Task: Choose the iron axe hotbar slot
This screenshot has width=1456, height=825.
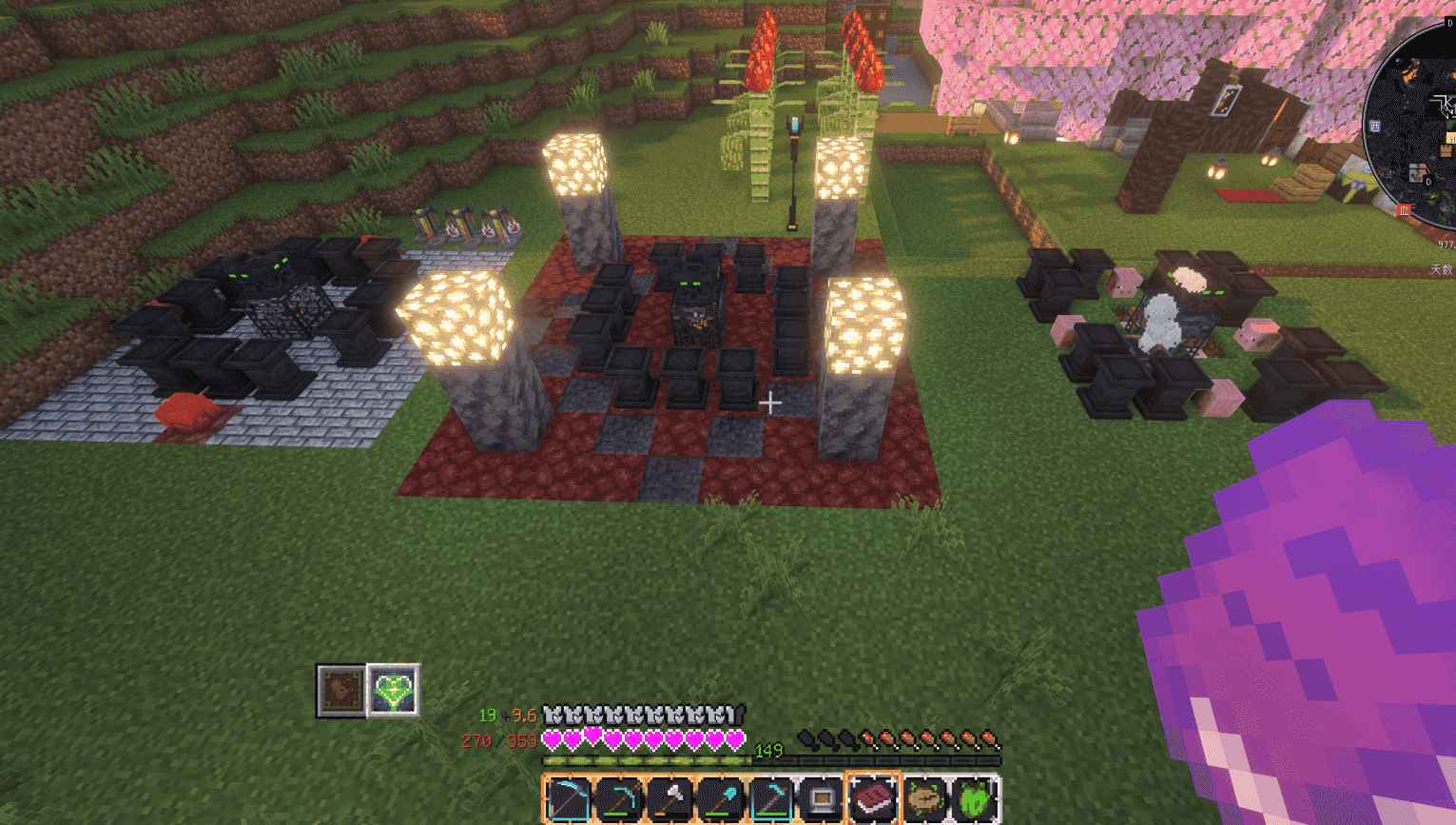Action: coord(670,797)
